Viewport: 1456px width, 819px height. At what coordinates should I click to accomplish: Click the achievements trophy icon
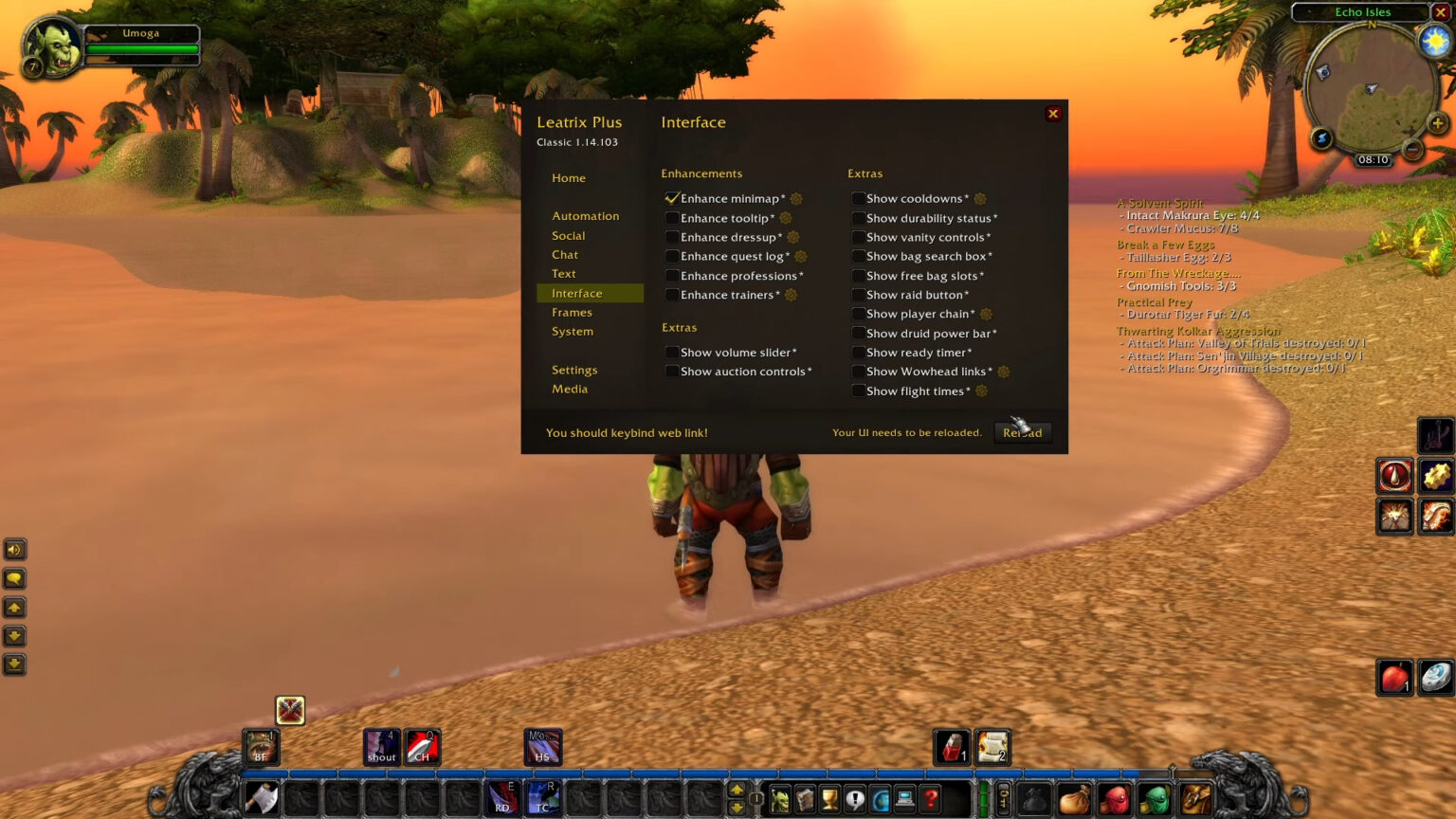pyautogui.click(x=830, y=799)
